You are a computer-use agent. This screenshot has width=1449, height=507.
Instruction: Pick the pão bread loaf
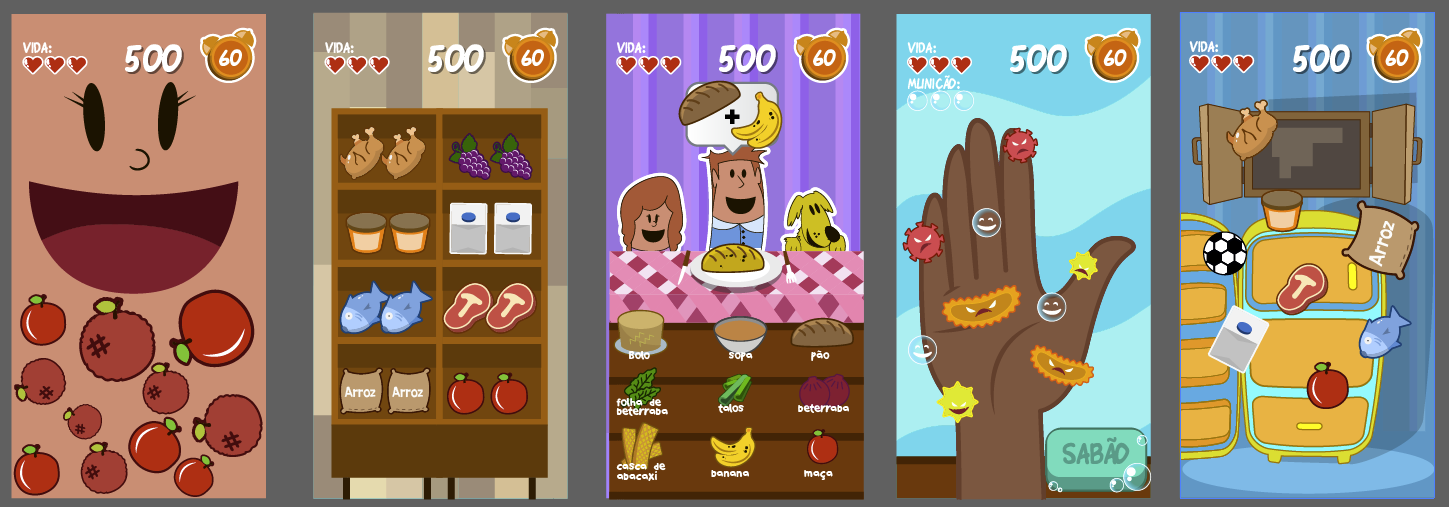click(x=821, y=333)
